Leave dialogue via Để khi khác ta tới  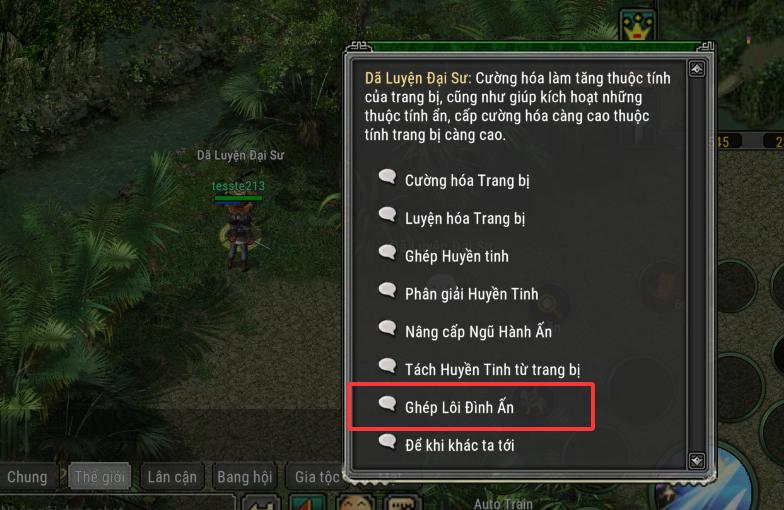click(459, 444)
